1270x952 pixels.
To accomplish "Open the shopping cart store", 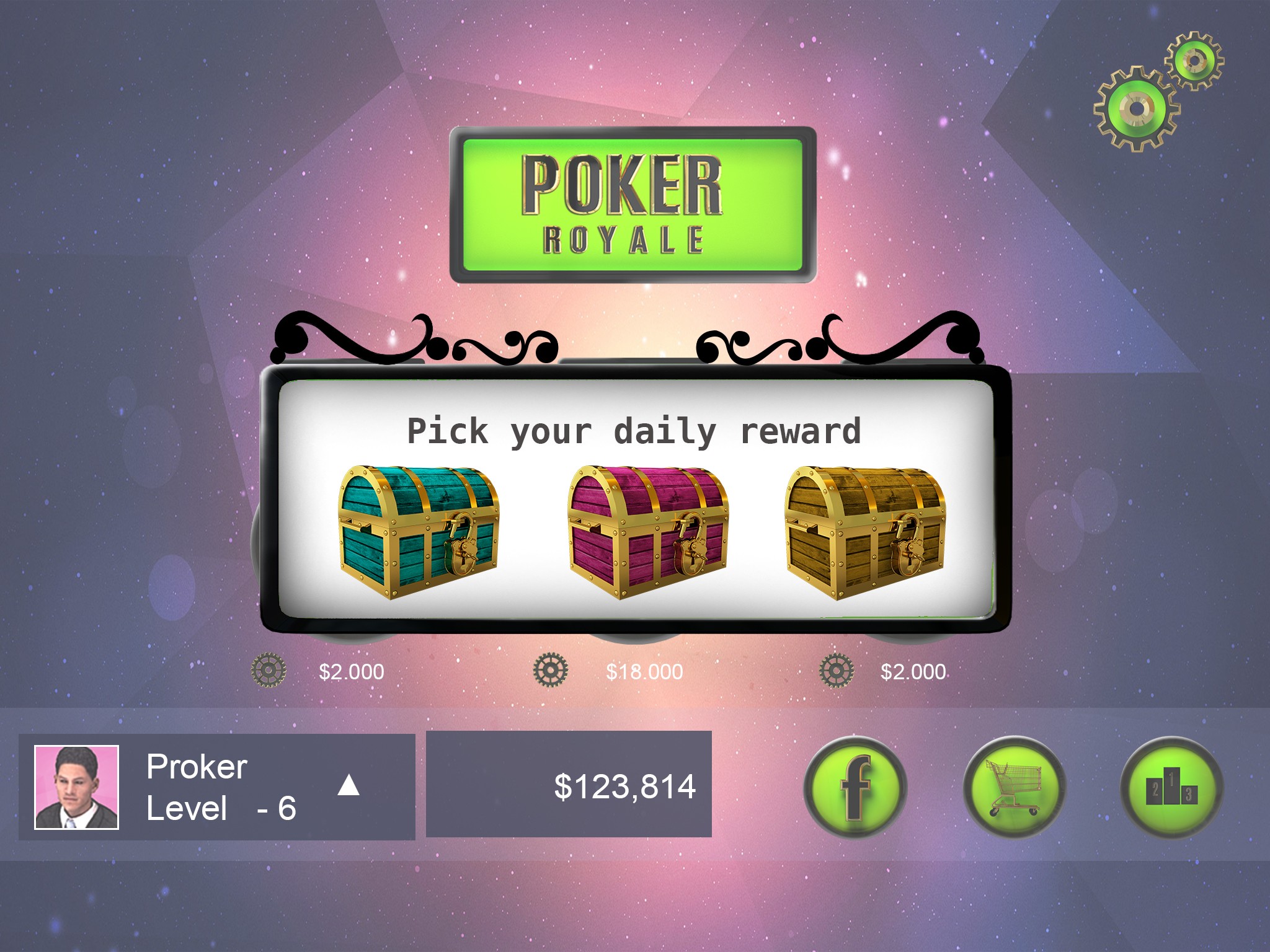I will [1014, 787].
